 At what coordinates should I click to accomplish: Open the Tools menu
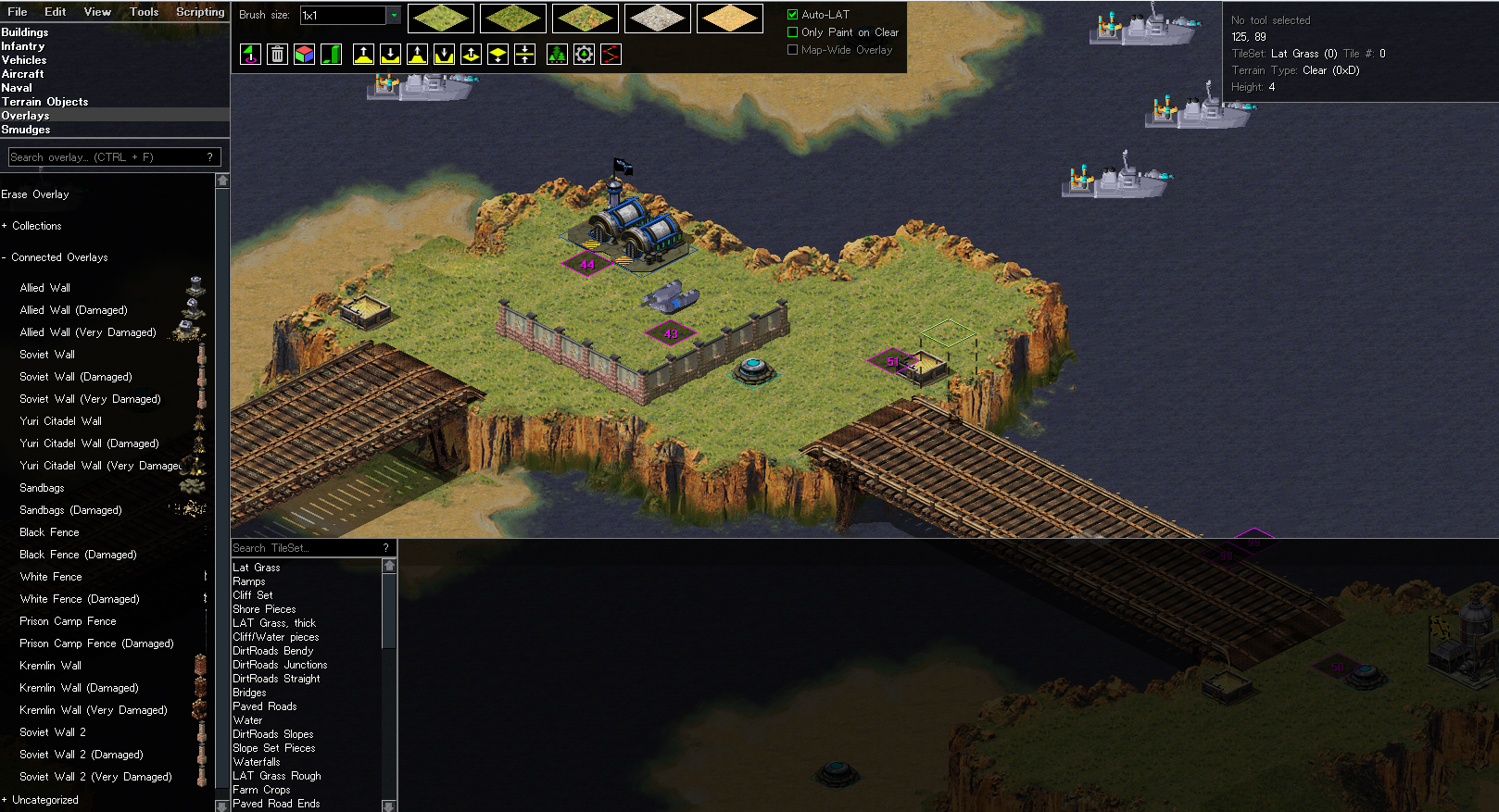(x=144, y=12)
